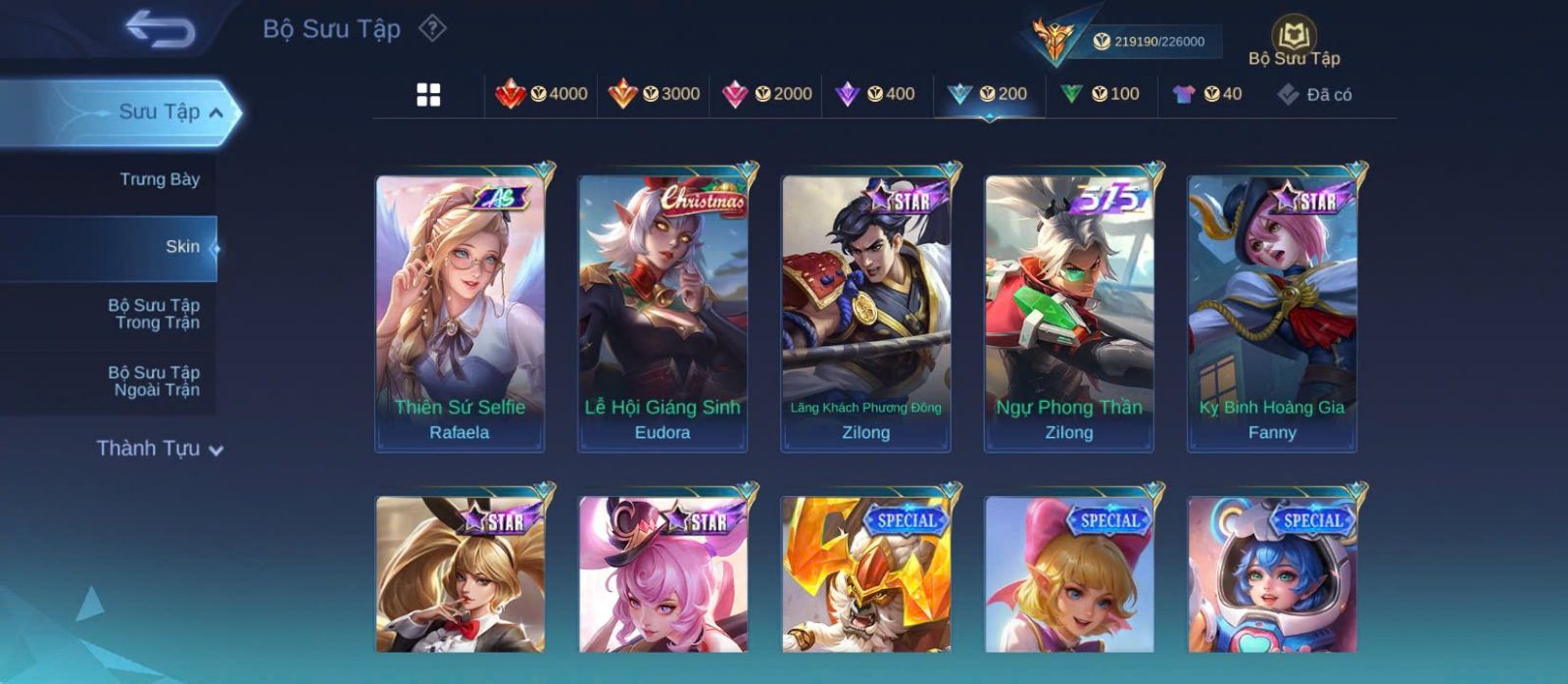Pick Fanny's Kỵ Binh Hoàng Gia skin
The height and width of the screenshot is (684, 1568).
pos(1272,314)
